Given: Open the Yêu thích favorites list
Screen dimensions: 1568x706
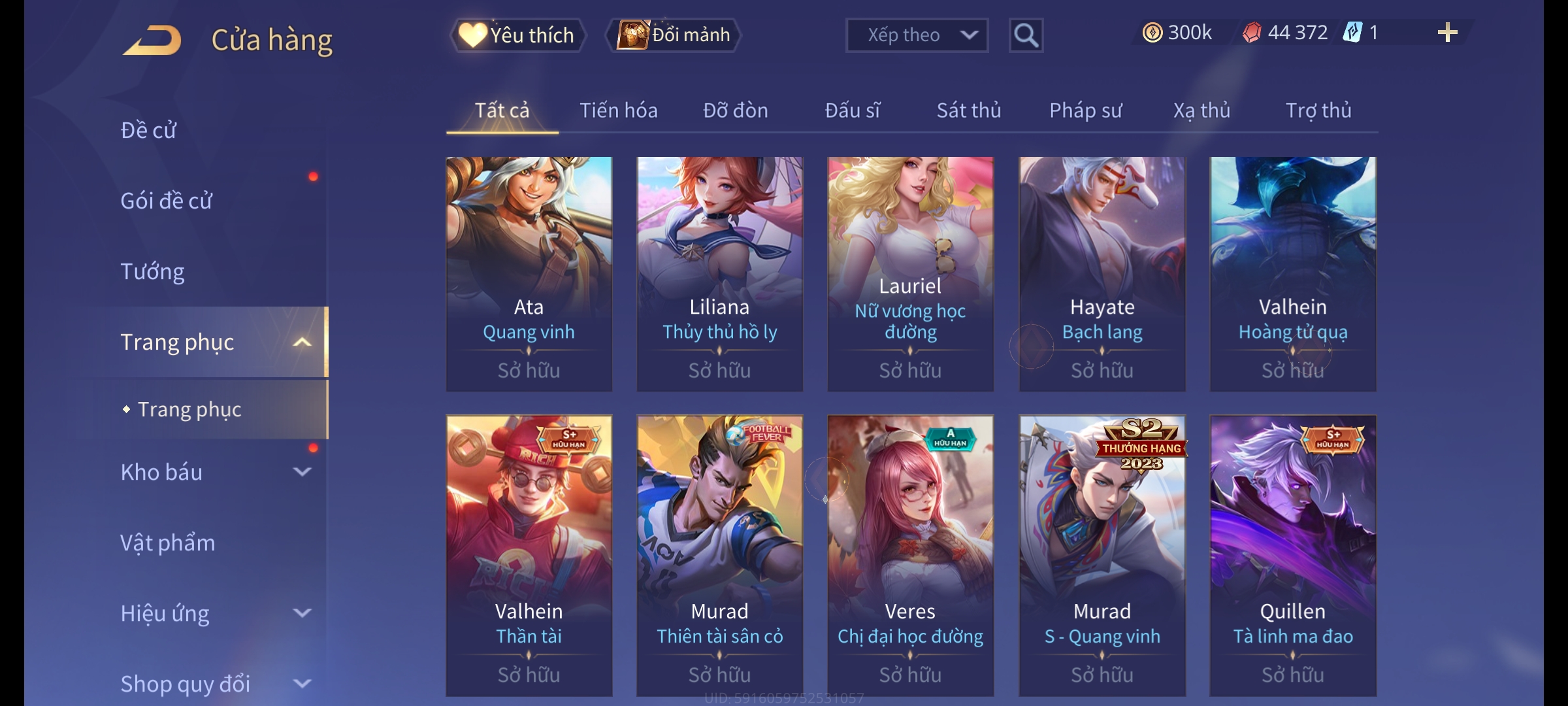Looking at the screenshot, I should pyautogui.click(x=517, y=35).
